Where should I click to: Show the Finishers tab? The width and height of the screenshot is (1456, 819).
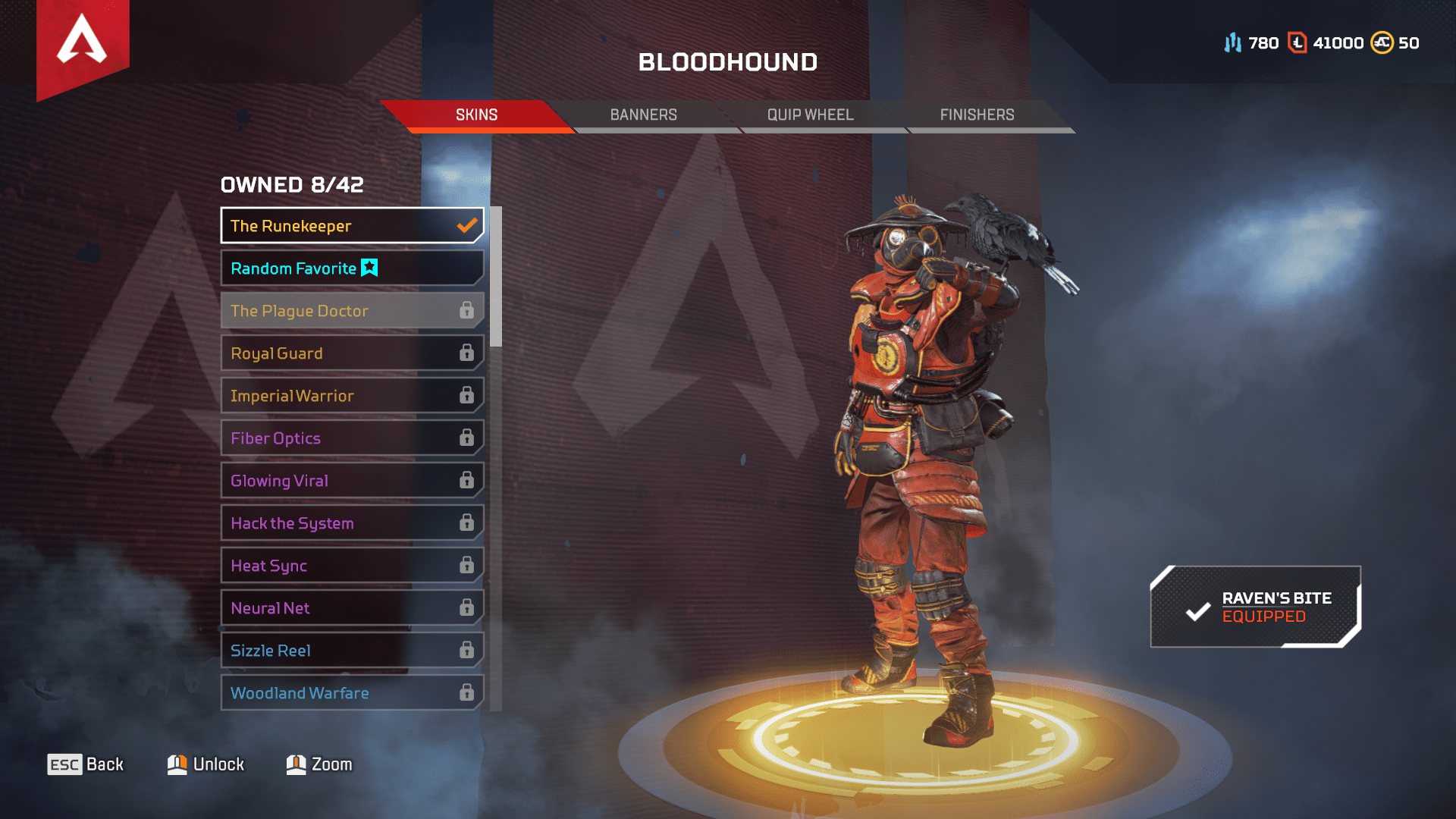click(977, 115)
